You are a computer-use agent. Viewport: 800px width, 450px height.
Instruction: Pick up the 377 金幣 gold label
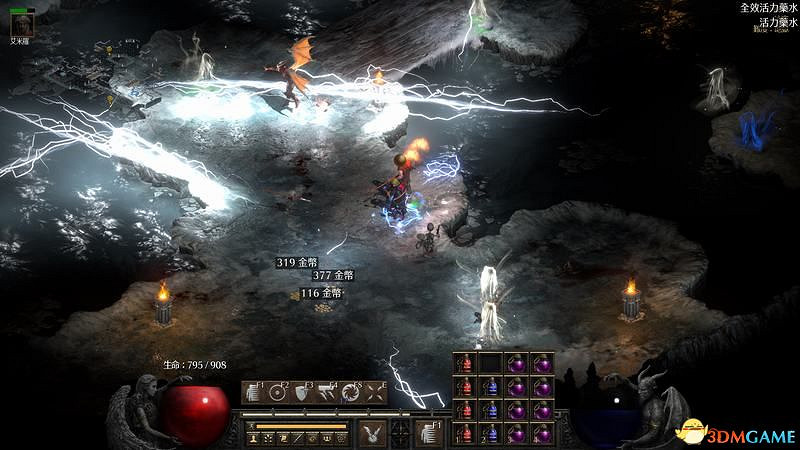[x=333, y=275]
